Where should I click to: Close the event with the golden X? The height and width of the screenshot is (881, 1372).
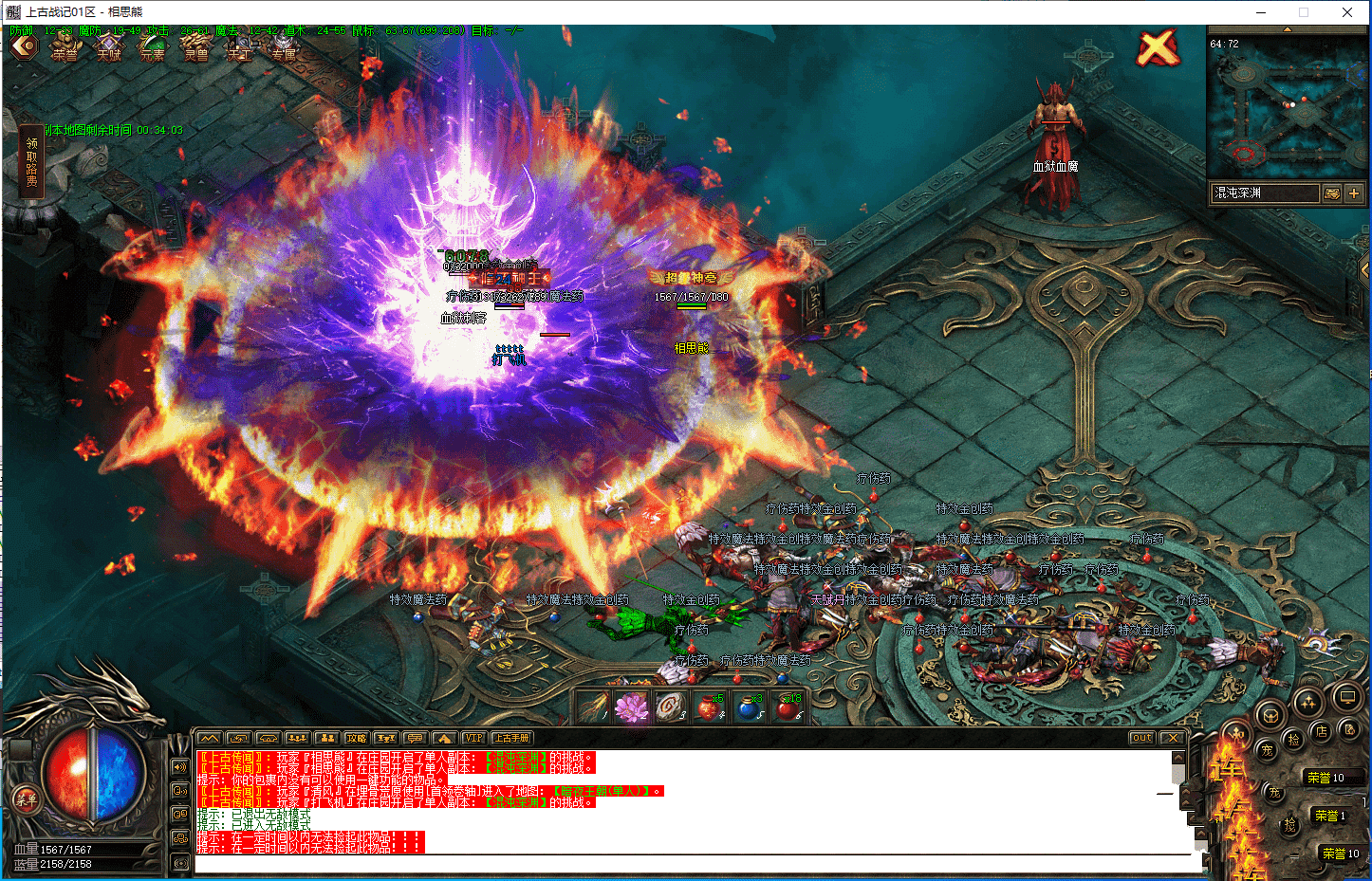tap(1158, 47)
